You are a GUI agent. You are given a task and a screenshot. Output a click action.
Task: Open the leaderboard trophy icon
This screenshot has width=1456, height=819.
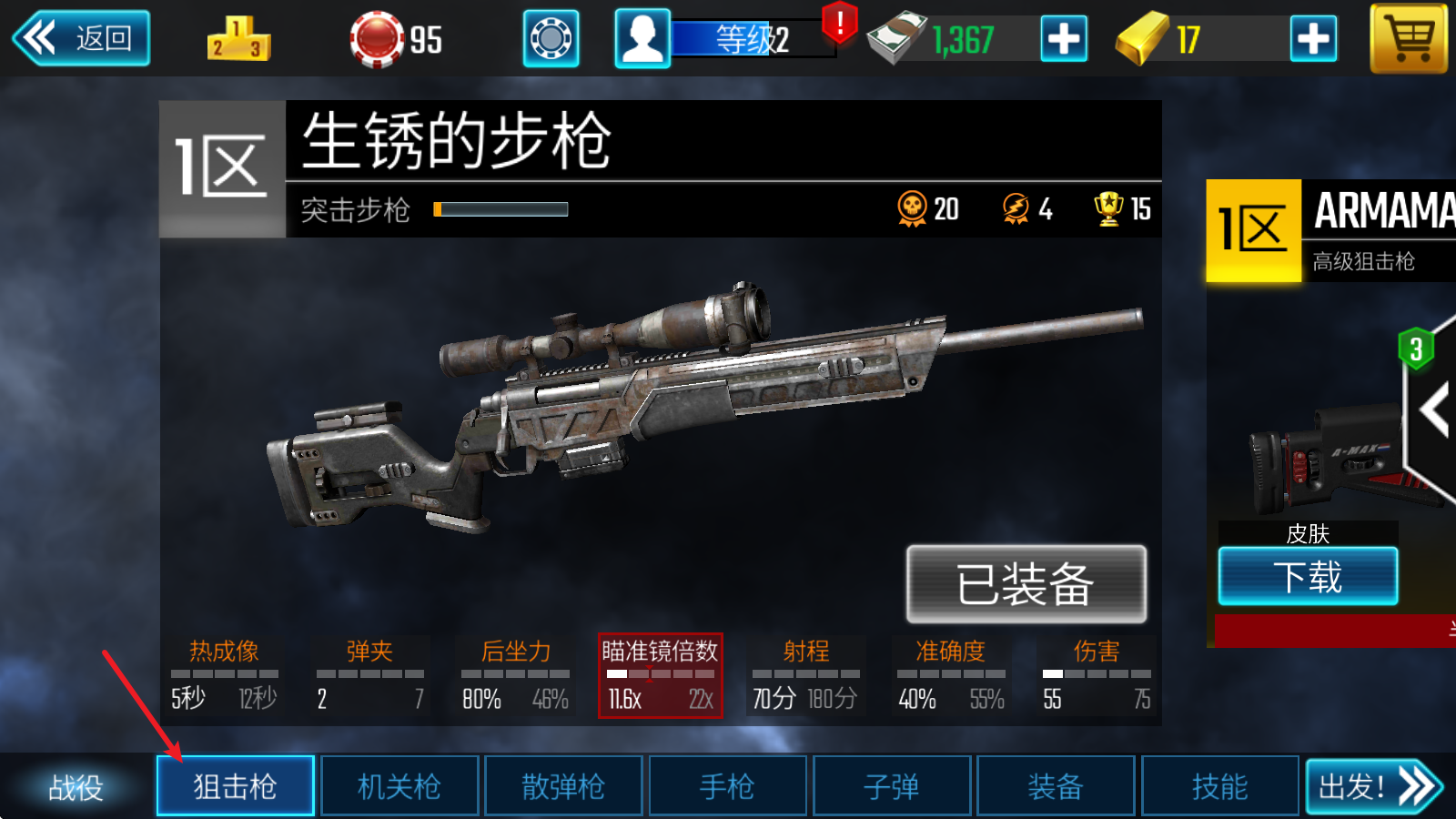(x=238, y=38)
